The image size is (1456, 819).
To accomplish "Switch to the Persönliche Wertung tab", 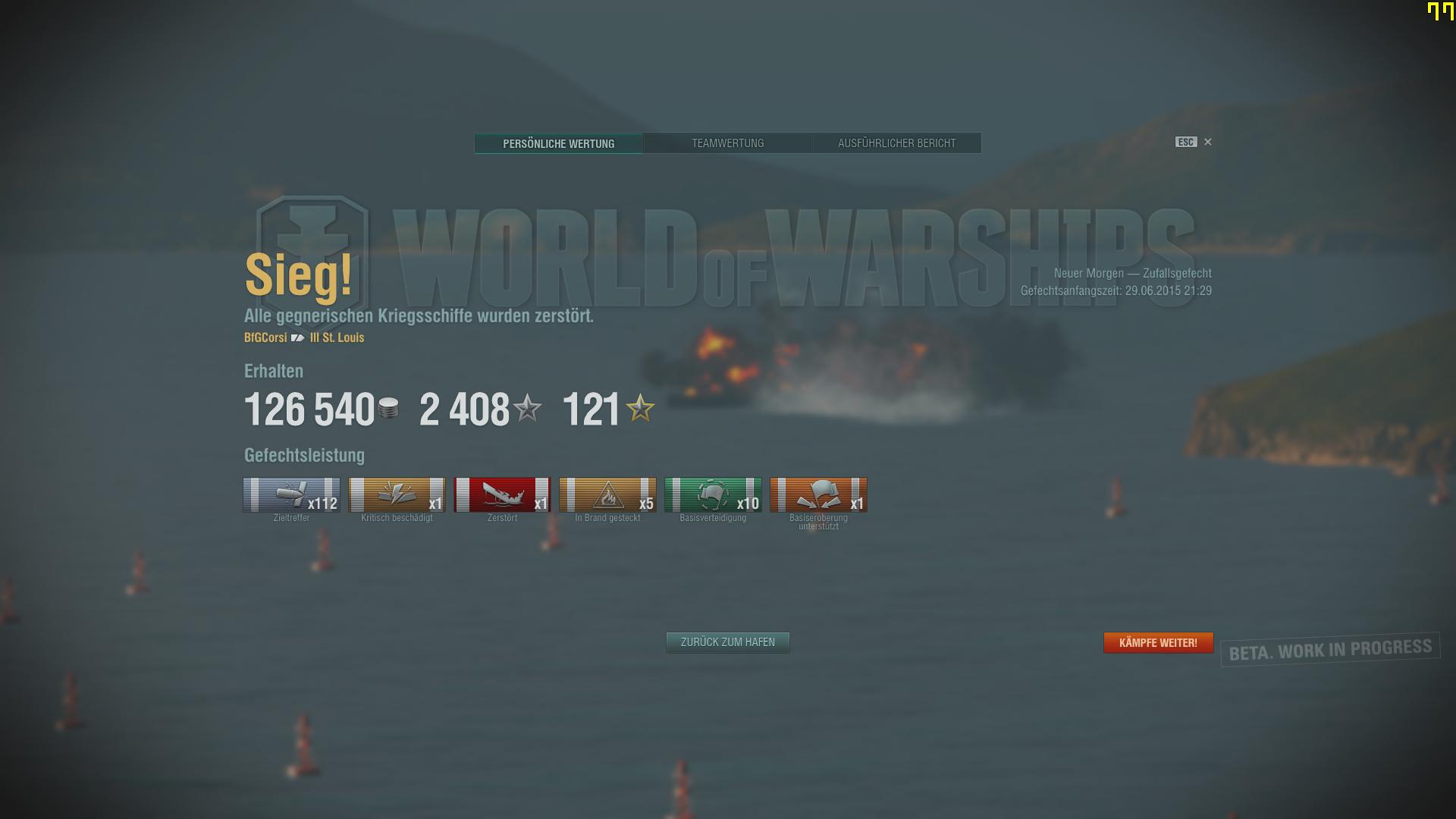I will point(558,143).
